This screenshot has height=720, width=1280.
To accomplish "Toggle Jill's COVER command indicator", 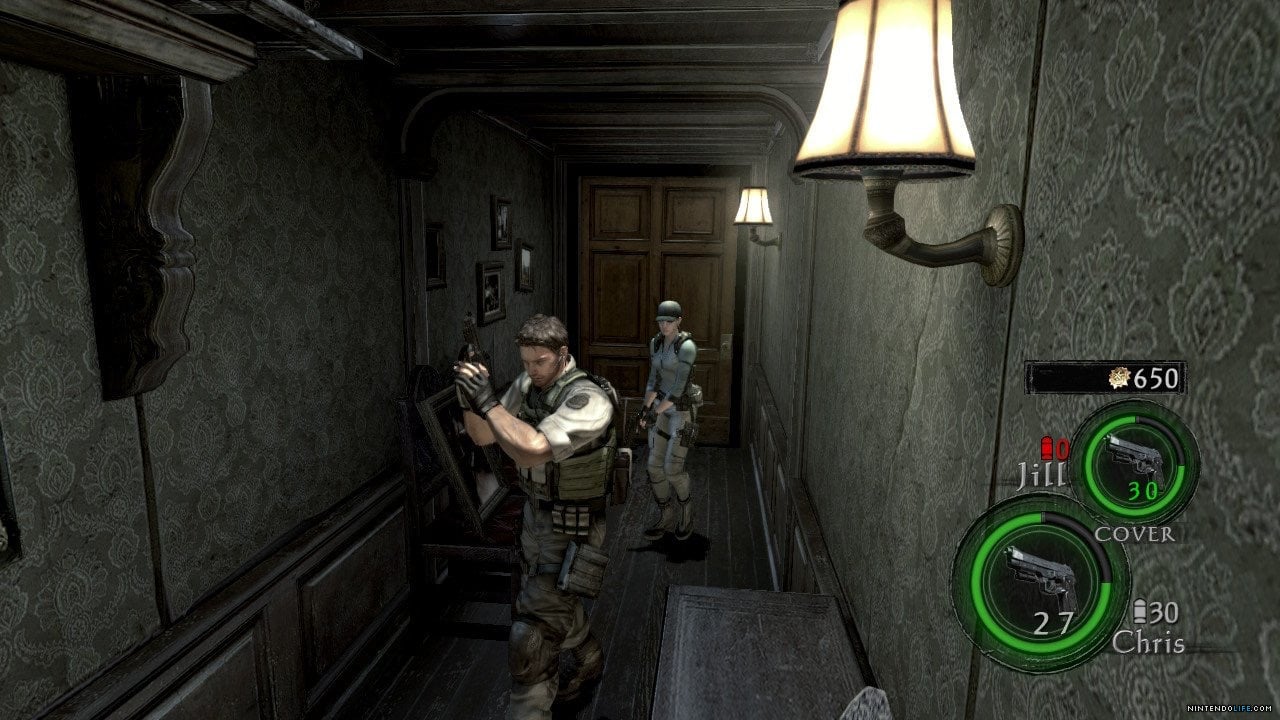I will (1135, 533).
